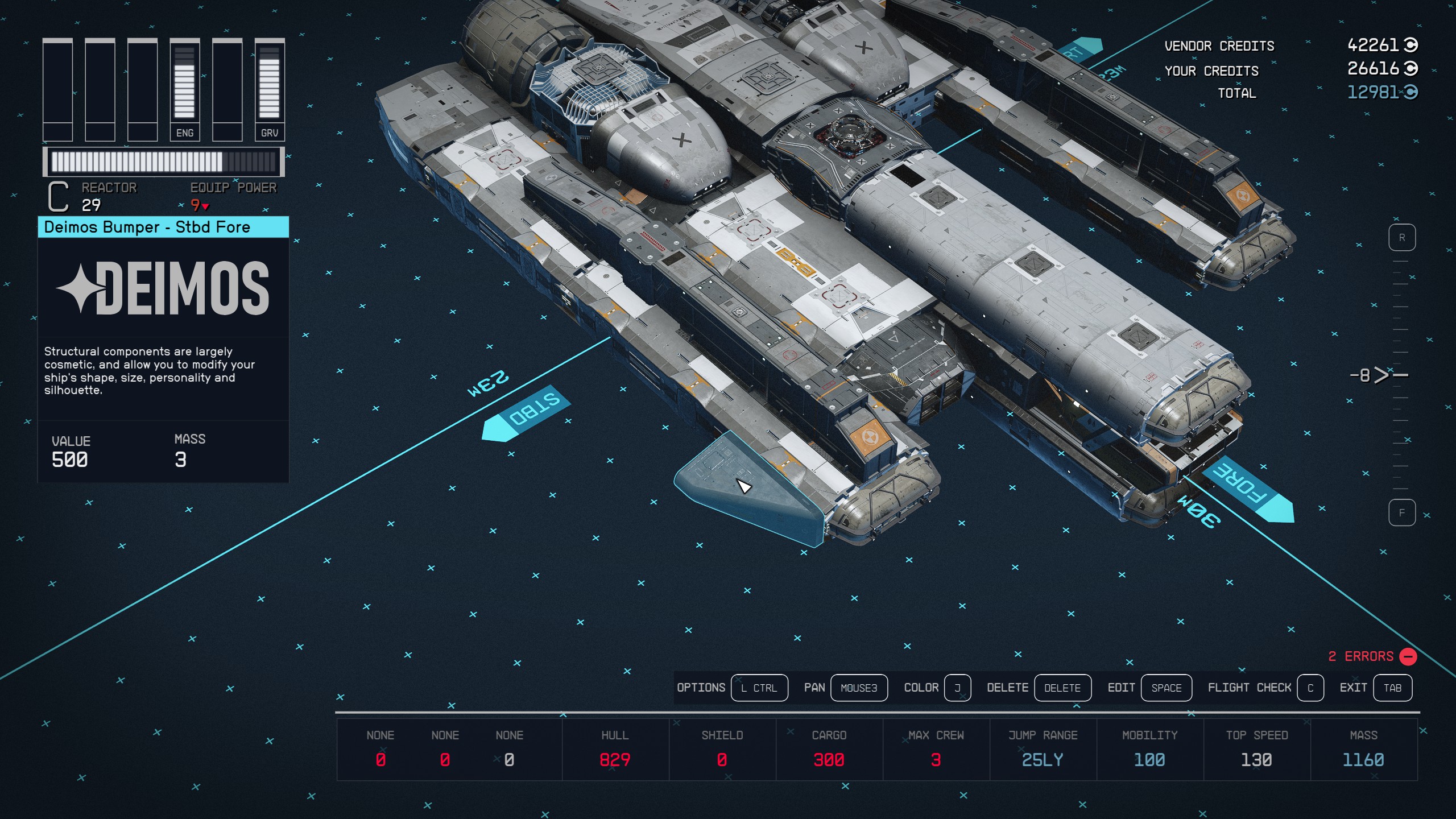The image size is (1456, 819).
Task: Show the 2 Errors warning details
Action: [1371, 656]
